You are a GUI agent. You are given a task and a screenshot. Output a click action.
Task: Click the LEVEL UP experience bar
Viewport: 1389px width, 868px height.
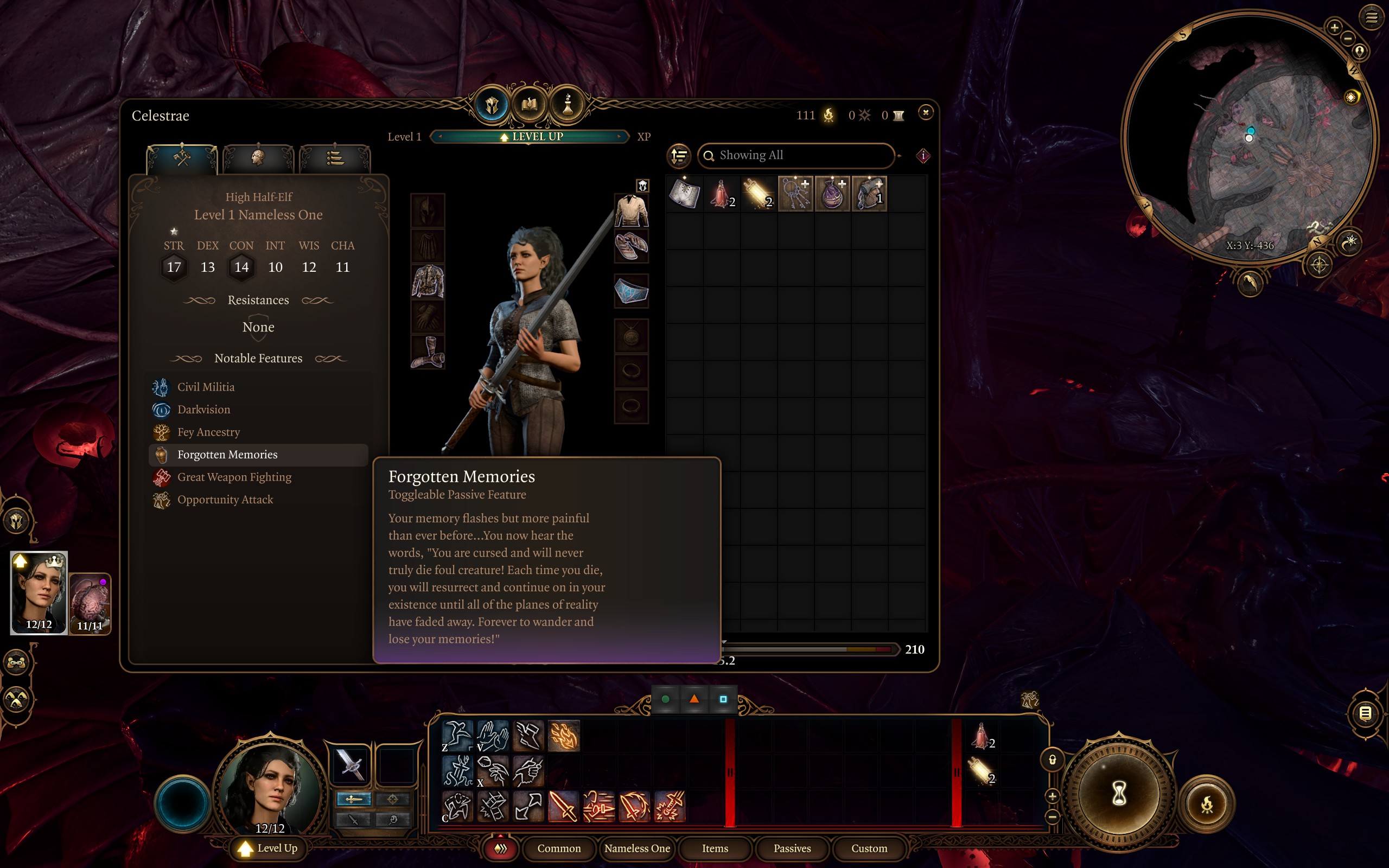click(530, 137)
